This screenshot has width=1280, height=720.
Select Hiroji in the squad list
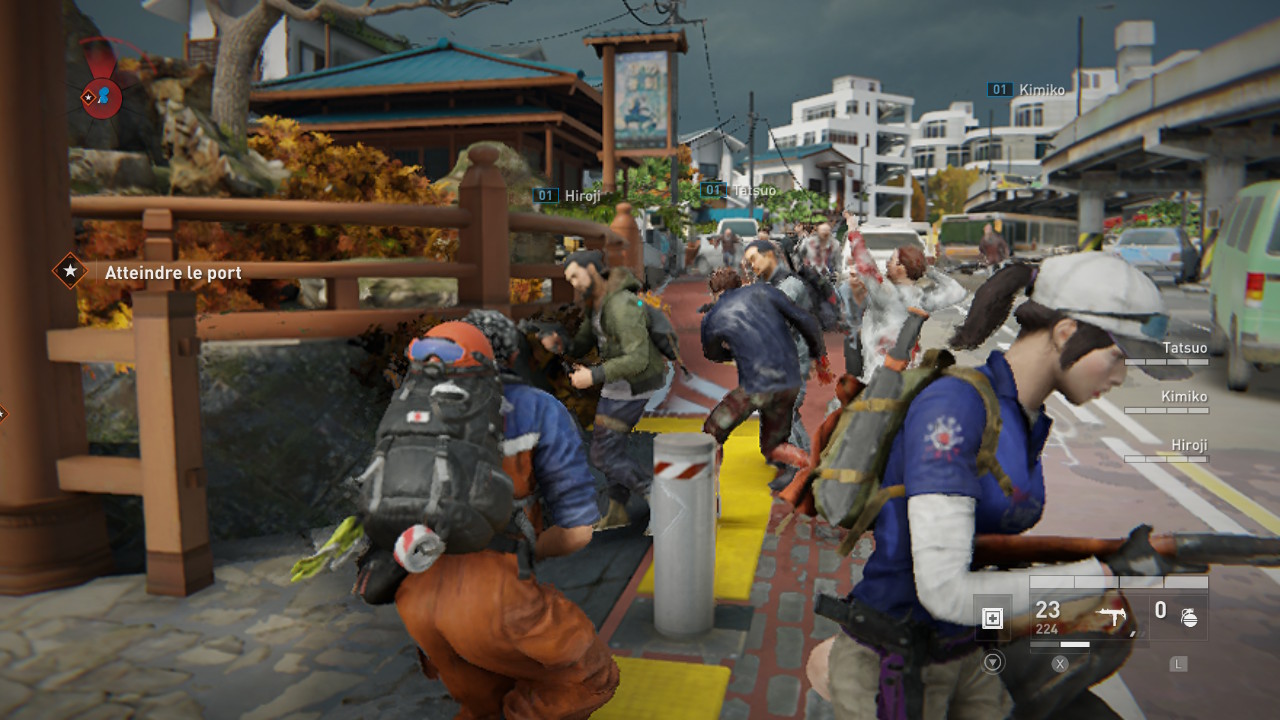1189,445
